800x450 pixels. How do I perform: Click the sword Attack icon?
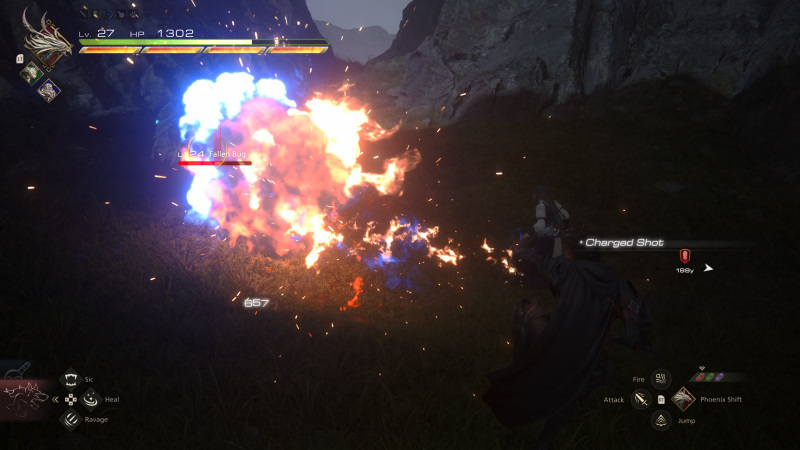coord(641,400)
